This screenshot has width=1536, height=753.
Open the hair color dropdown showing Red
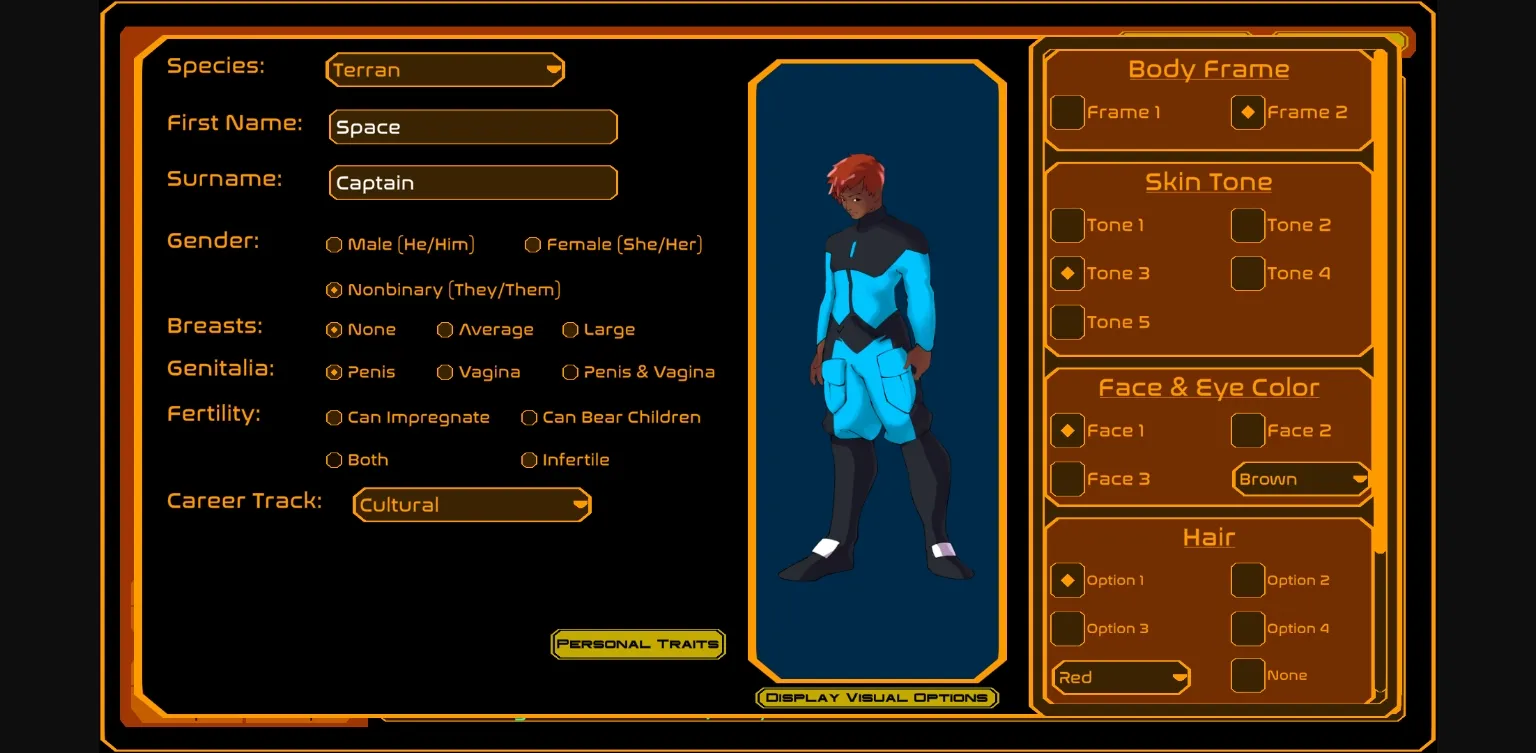tap(1119, 677)
